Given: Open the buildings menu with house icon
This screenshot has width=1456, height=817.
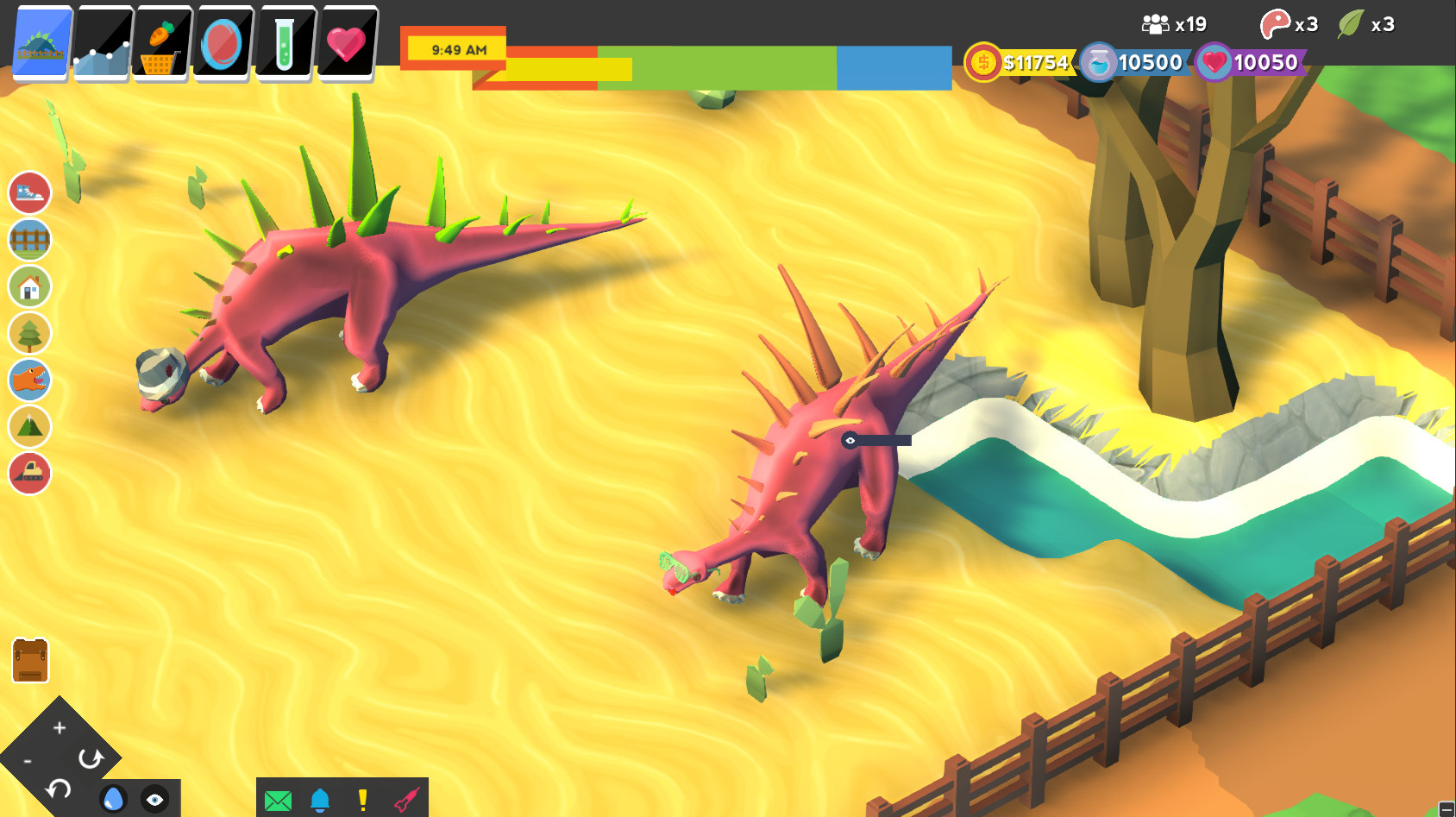Looking at the screenshot, I should tap(29, 286).
